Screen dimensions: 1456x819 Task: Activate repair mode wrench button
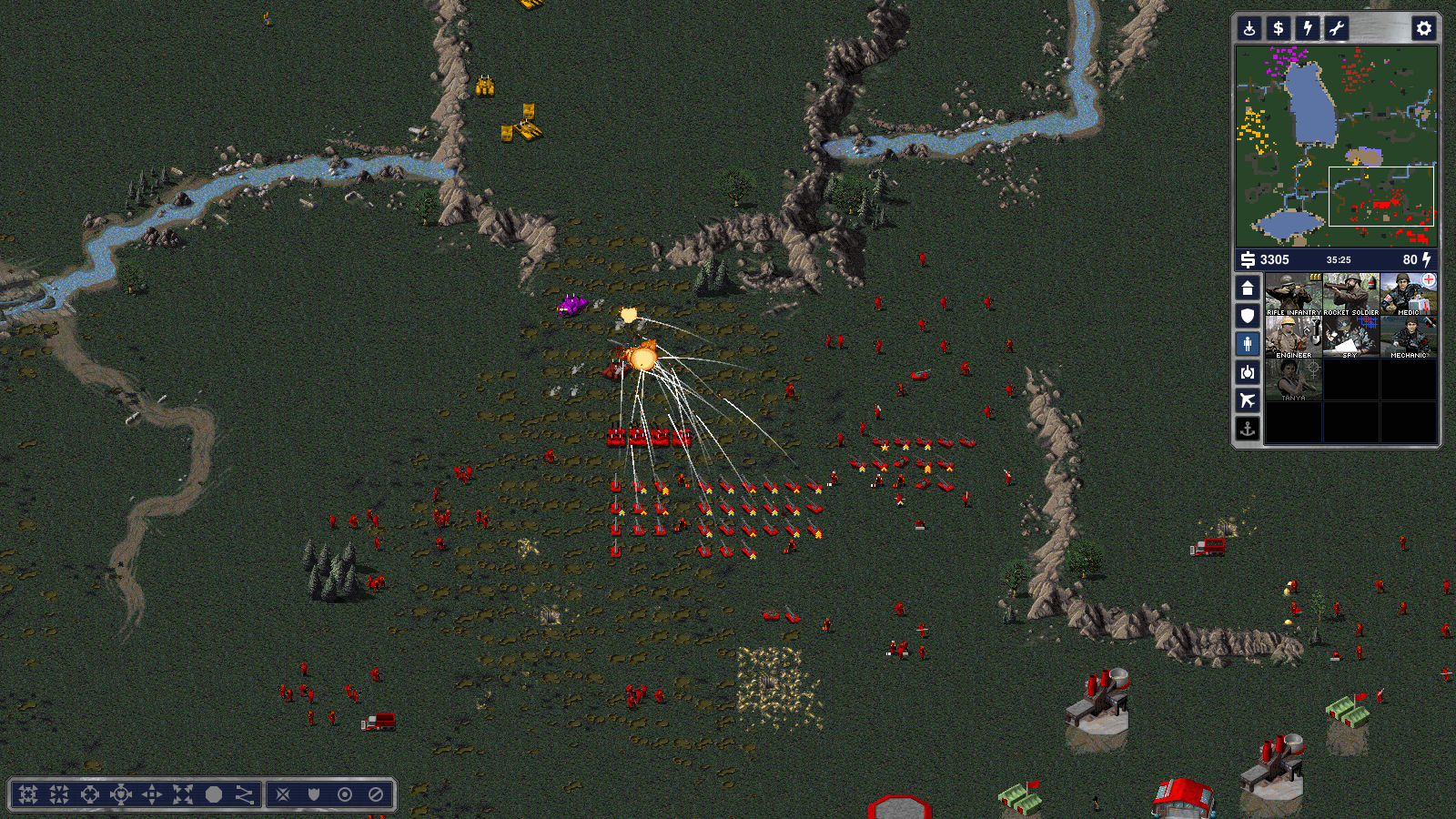[x=1337, y=28]
